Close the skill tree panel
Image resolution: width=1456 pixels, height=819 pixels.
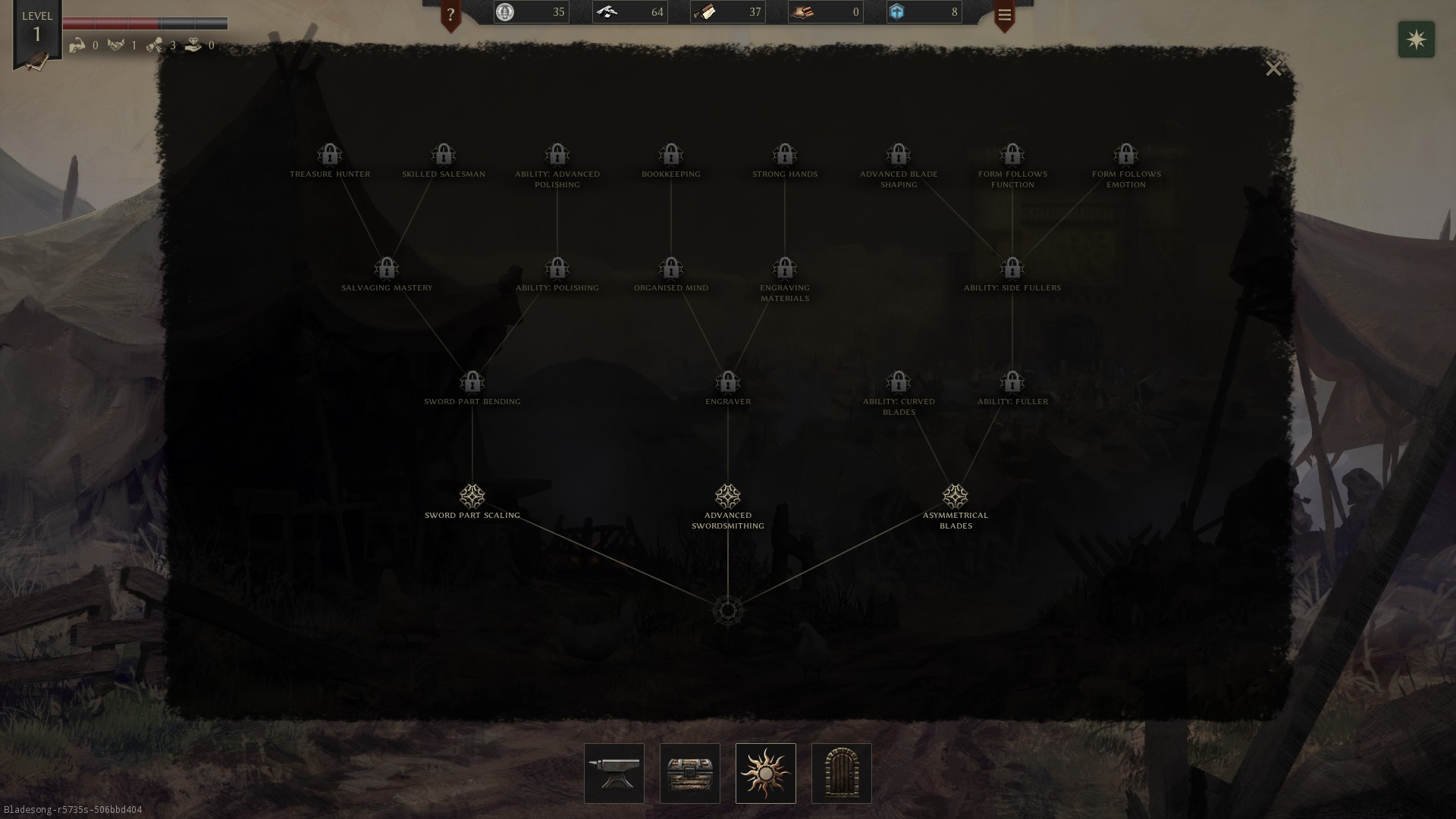(1273, 68)
